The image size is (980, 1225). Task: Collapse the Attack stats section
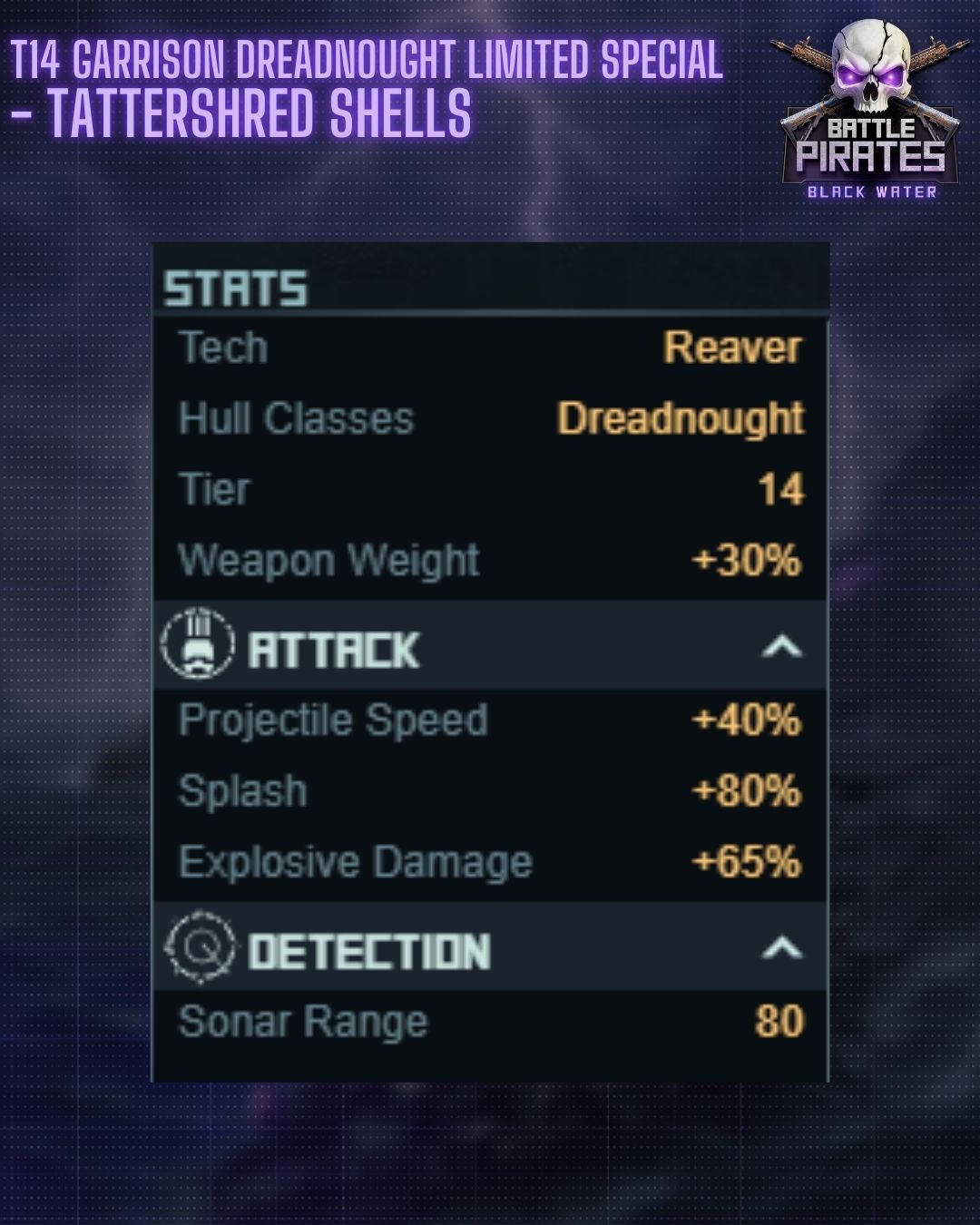(x=781, y=647)
